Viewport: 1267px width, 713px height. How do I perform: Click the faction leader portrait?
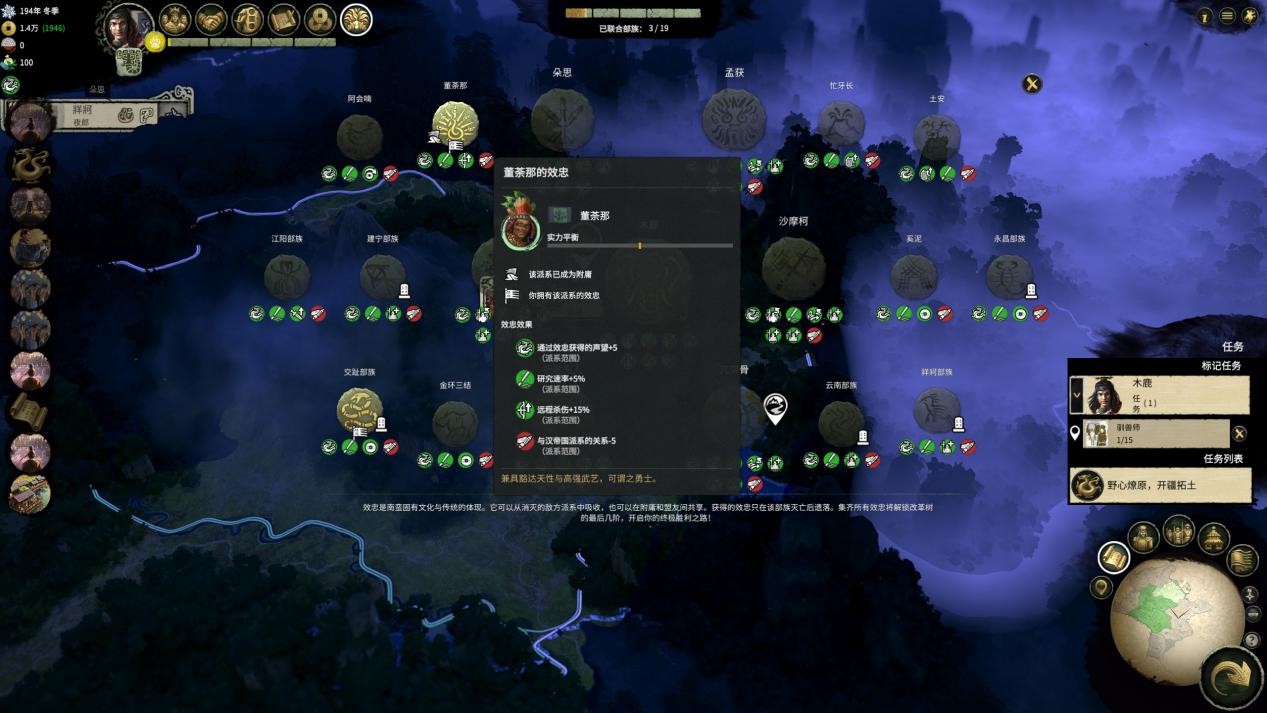point(129,27)
